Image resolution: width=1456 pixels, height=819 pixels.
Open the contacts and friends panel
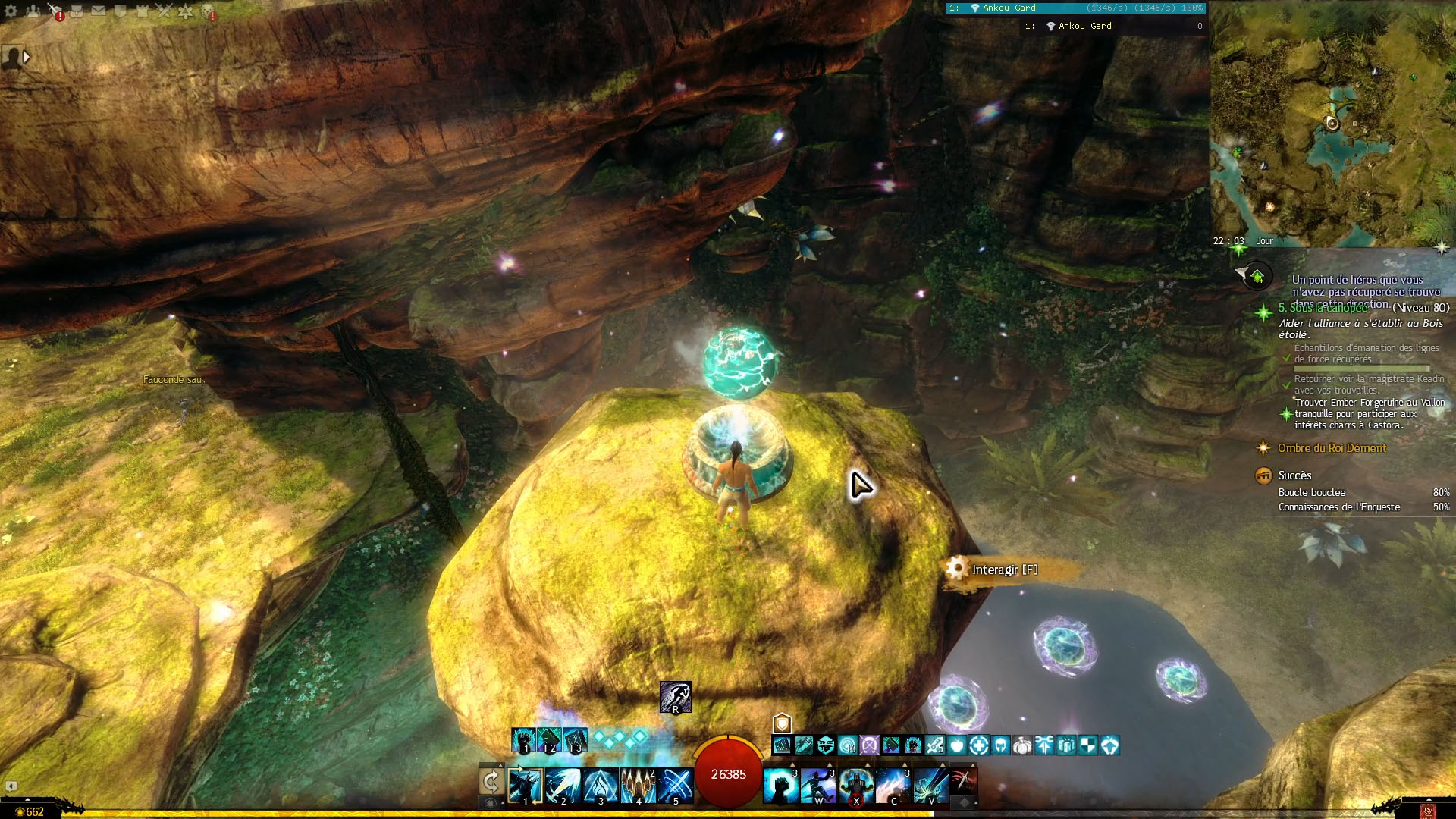[x=33, y=11]
